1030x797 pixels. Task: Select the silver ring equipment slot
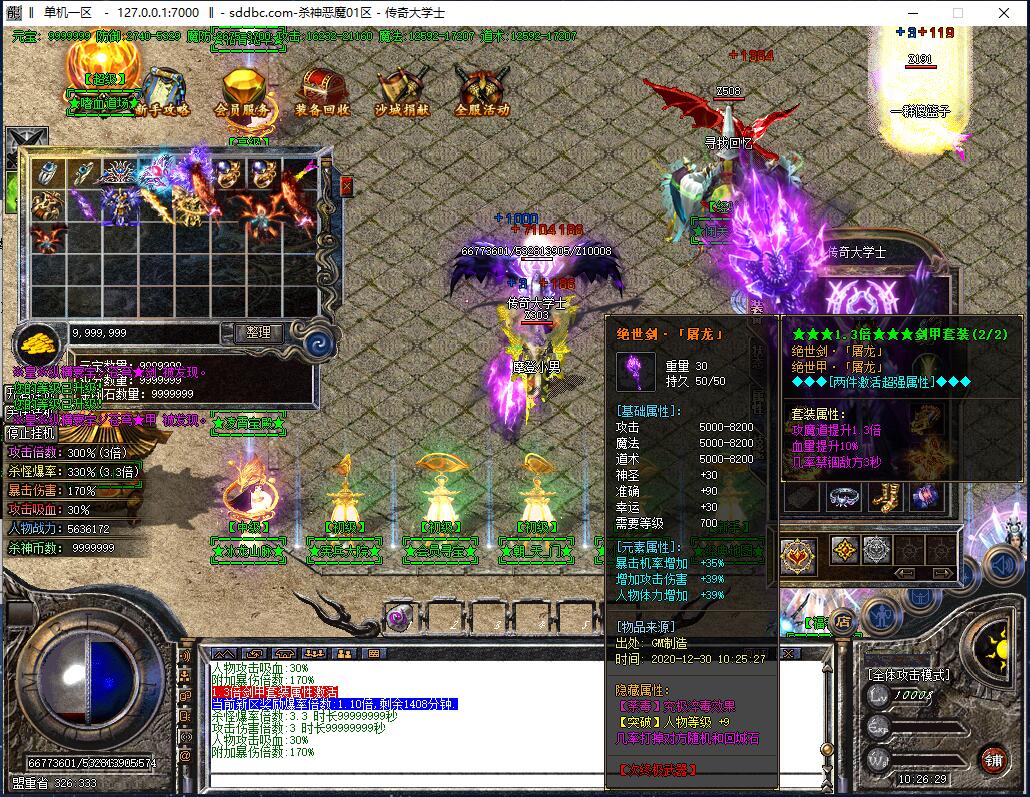845,495
